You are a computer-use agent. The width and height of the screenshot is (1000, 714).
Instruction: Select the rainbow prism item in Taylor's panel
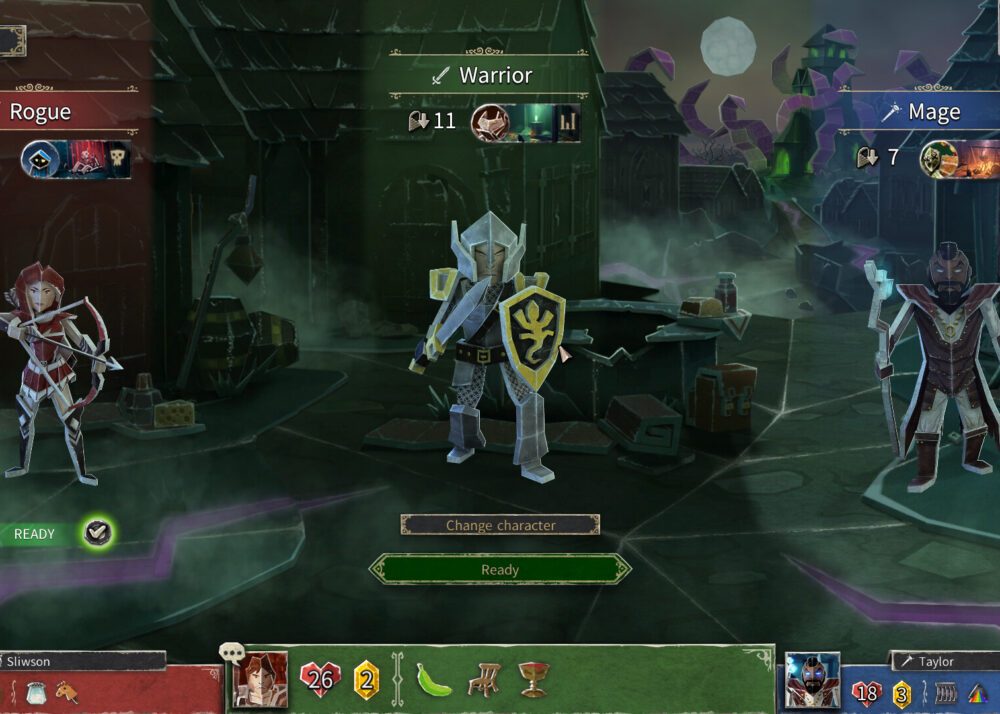(979, 693)
